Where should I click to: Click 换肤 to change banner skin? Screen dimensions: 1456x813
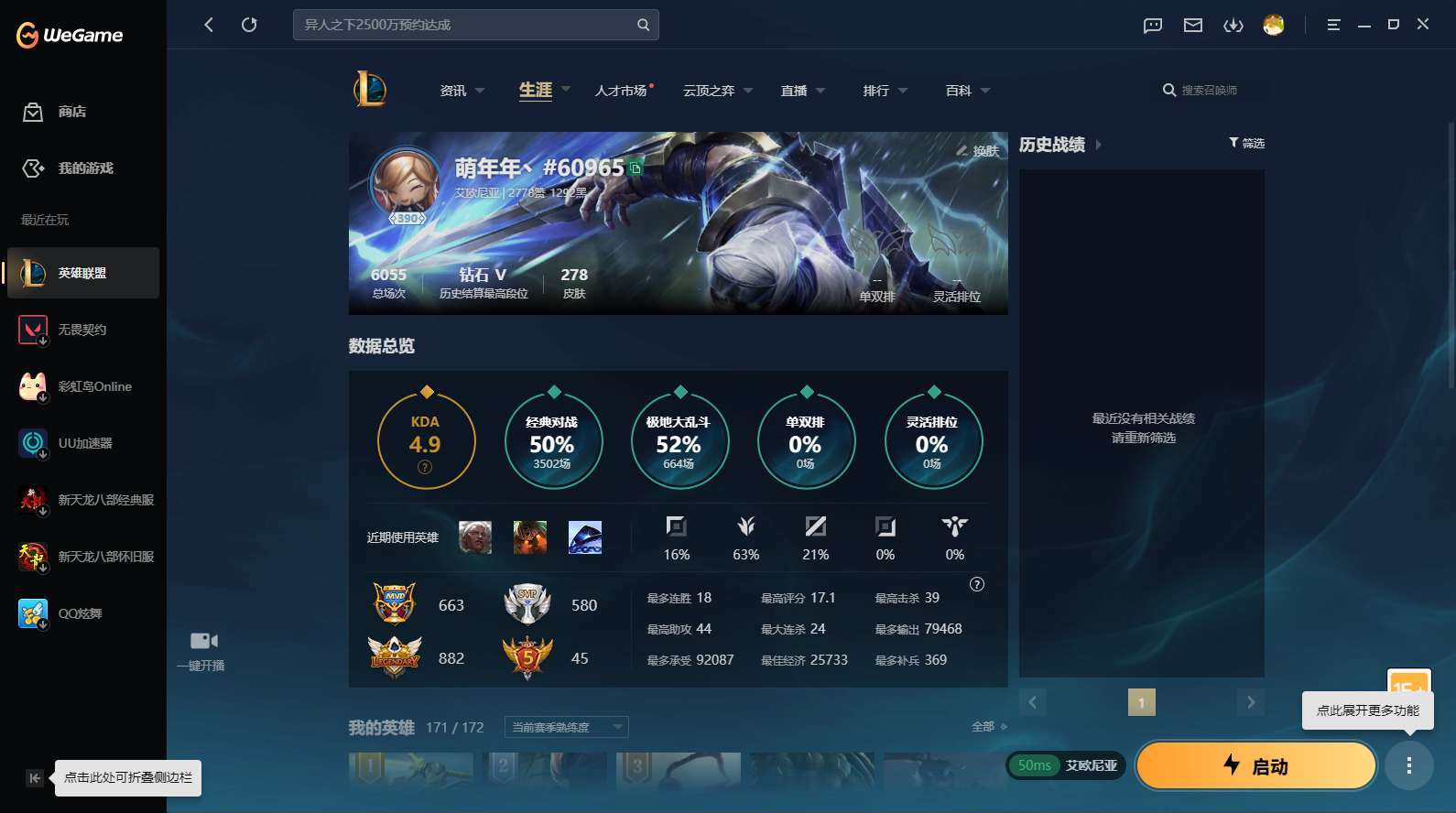pos(979,151)
